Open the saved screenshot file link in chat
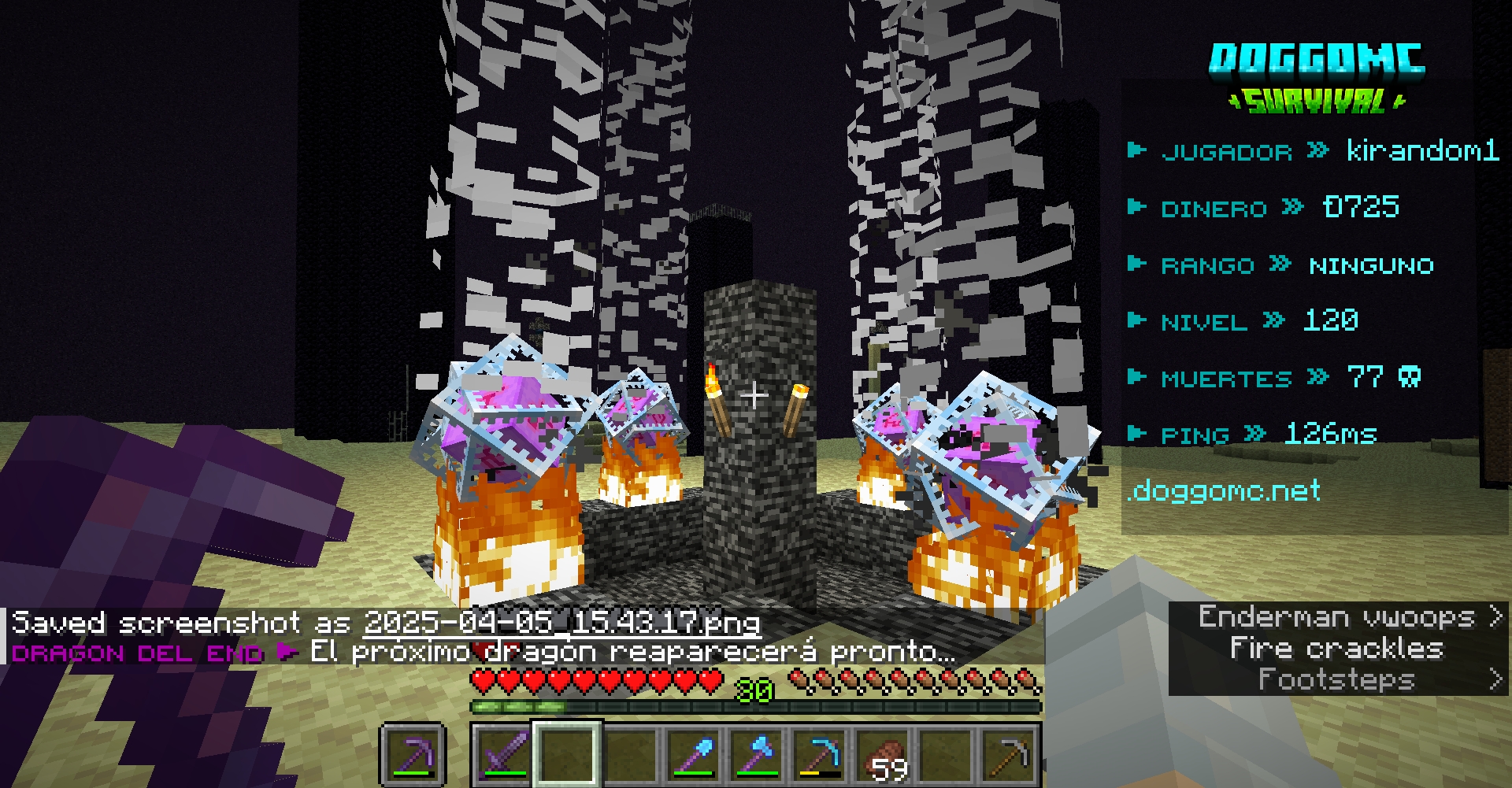 click(x=561, y=623)
